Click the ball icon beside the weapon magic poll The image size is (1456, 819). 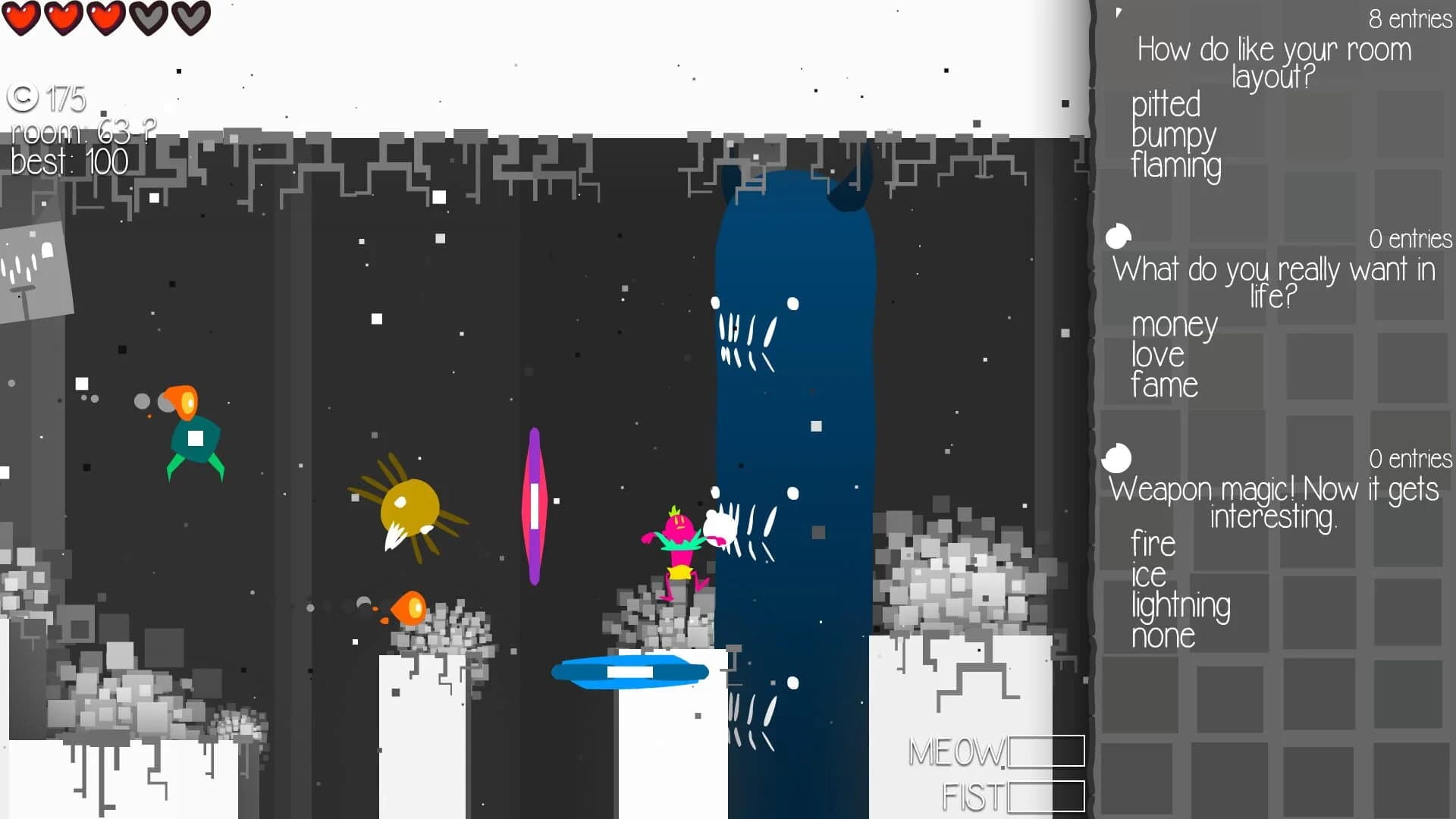click(1118, 459)
